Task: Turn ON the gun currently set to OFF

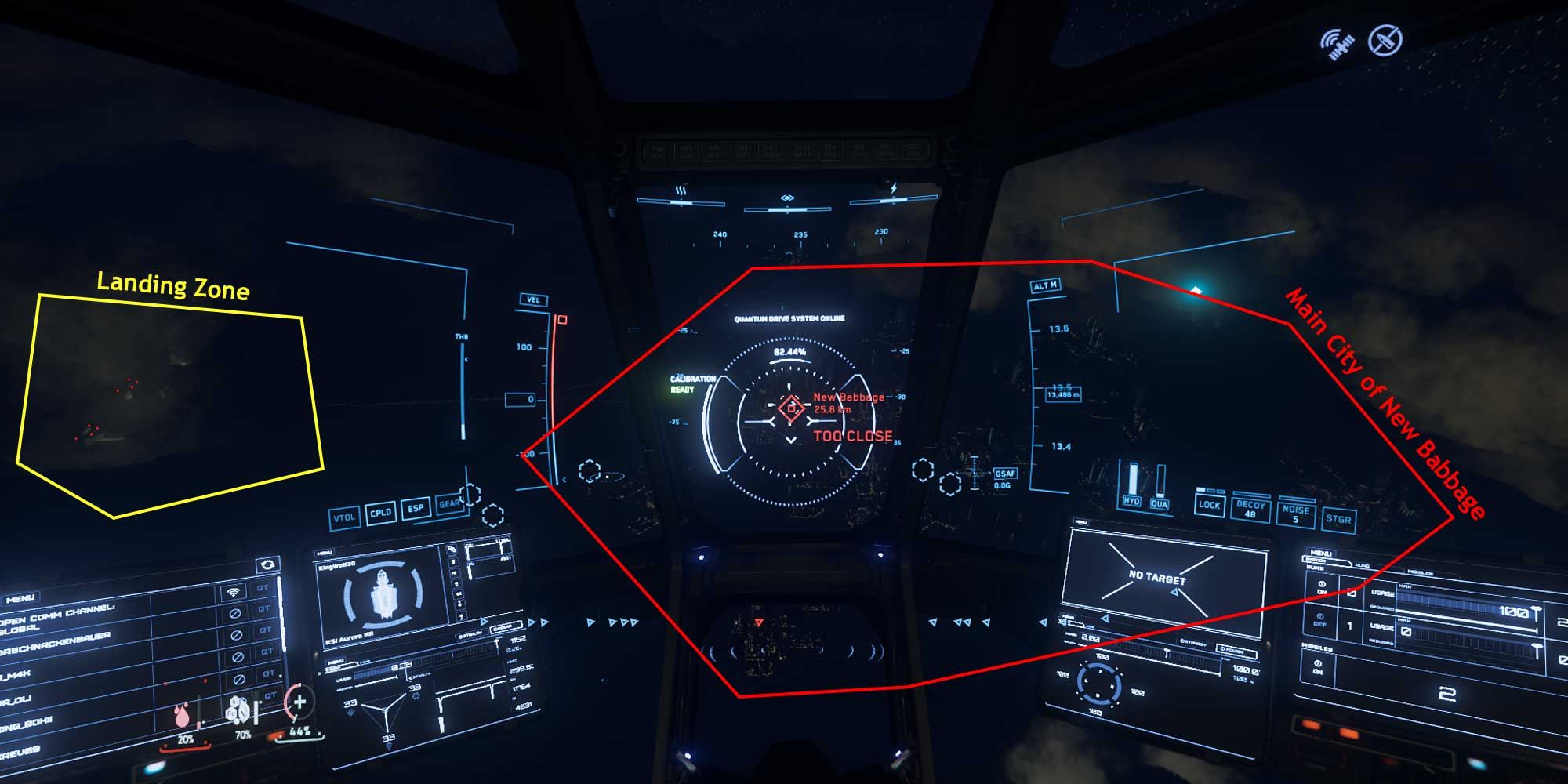Action: pos(1320,620)
